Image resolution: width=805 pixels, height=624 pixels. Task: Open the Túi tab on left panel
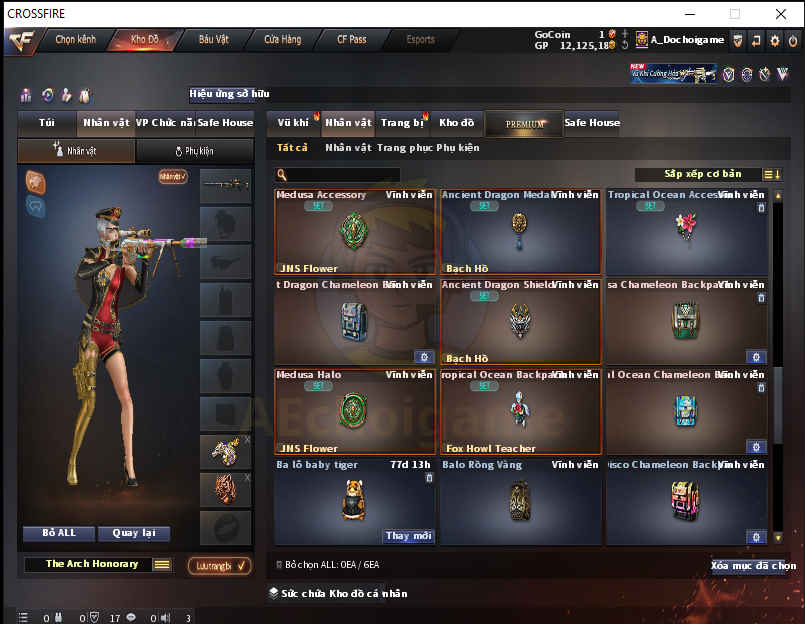pyautogui.click(x=47, y=123)
